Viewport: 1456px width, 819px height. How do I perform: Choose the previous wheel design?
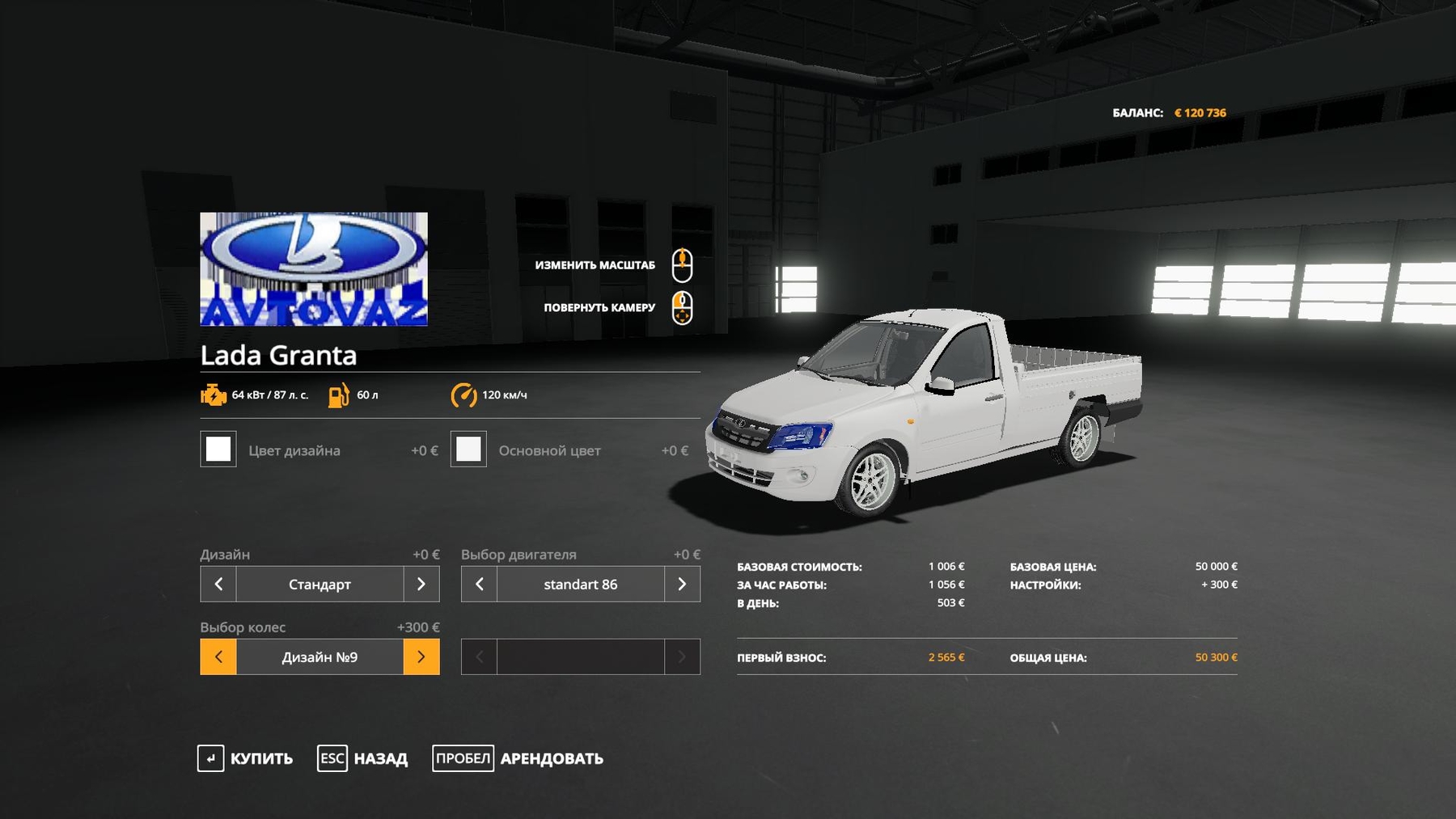218,656
